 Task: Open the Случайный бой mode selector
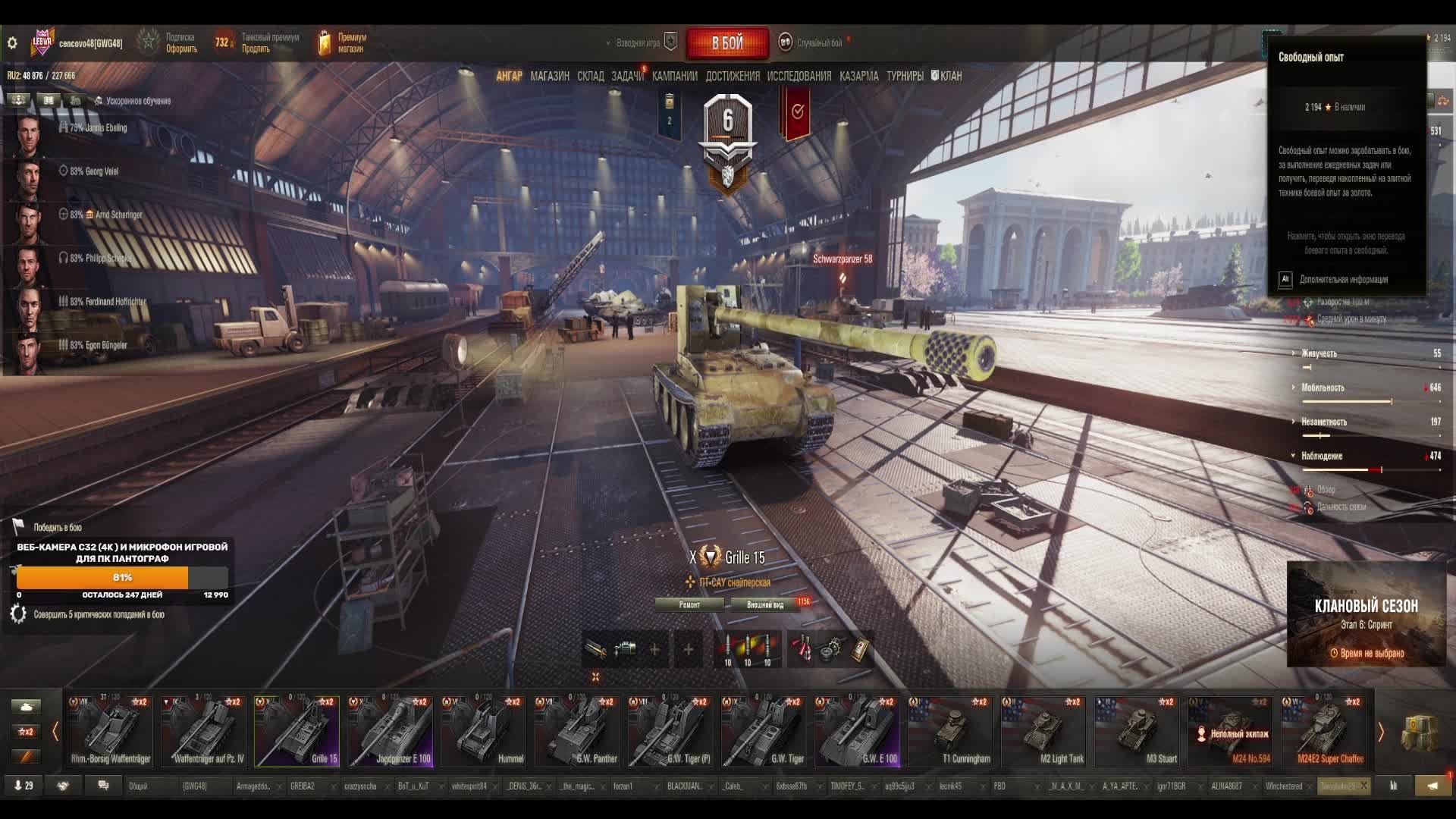coord(819,43)
